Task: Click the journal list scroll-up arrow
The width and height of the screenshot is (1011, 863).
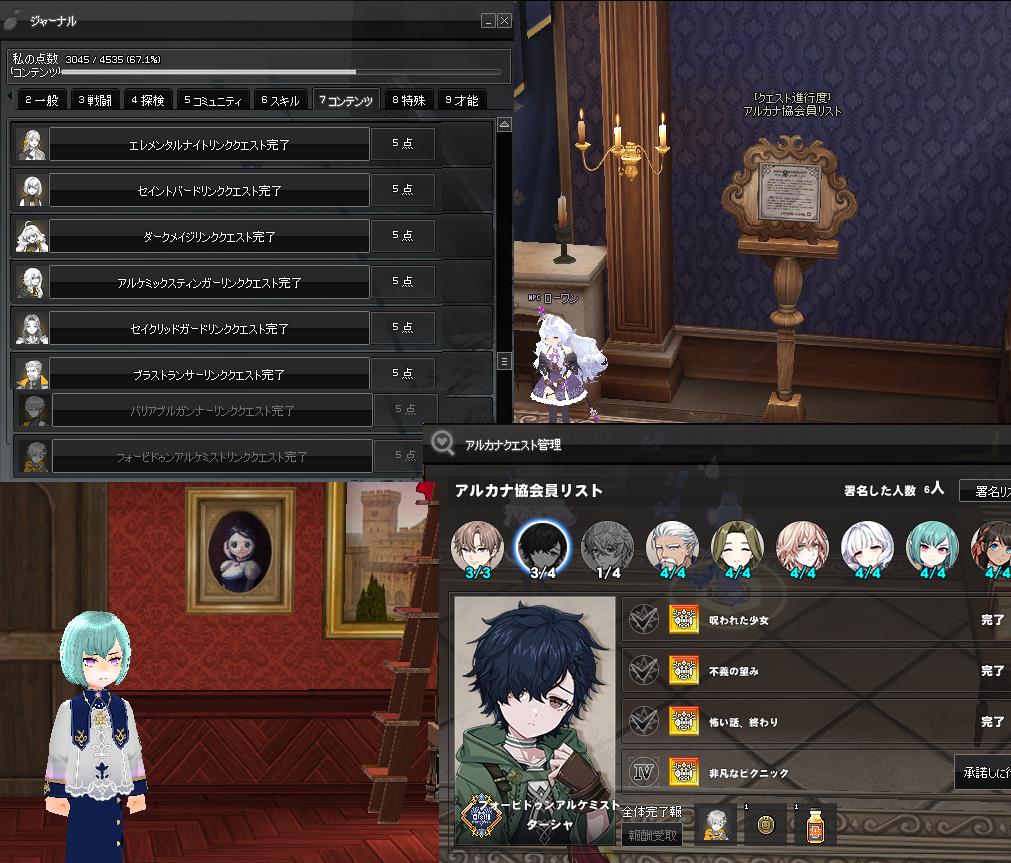Action: (504, 125)
